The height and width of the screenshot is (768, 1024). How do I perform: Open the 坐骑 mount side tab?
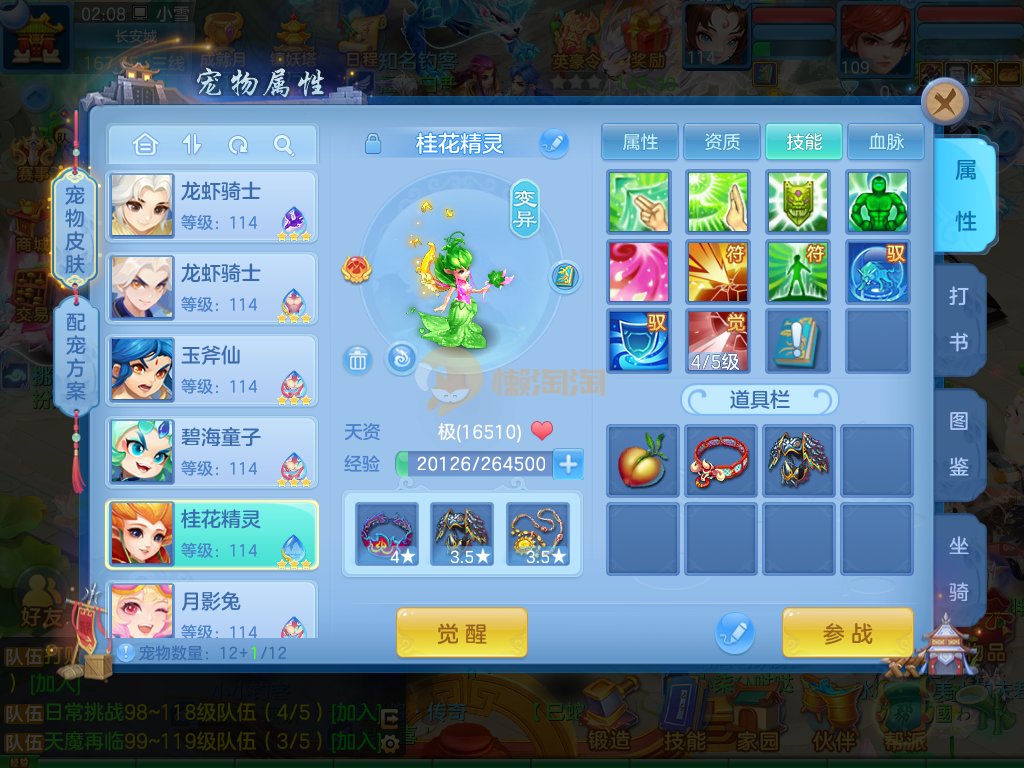click(958, 568)
